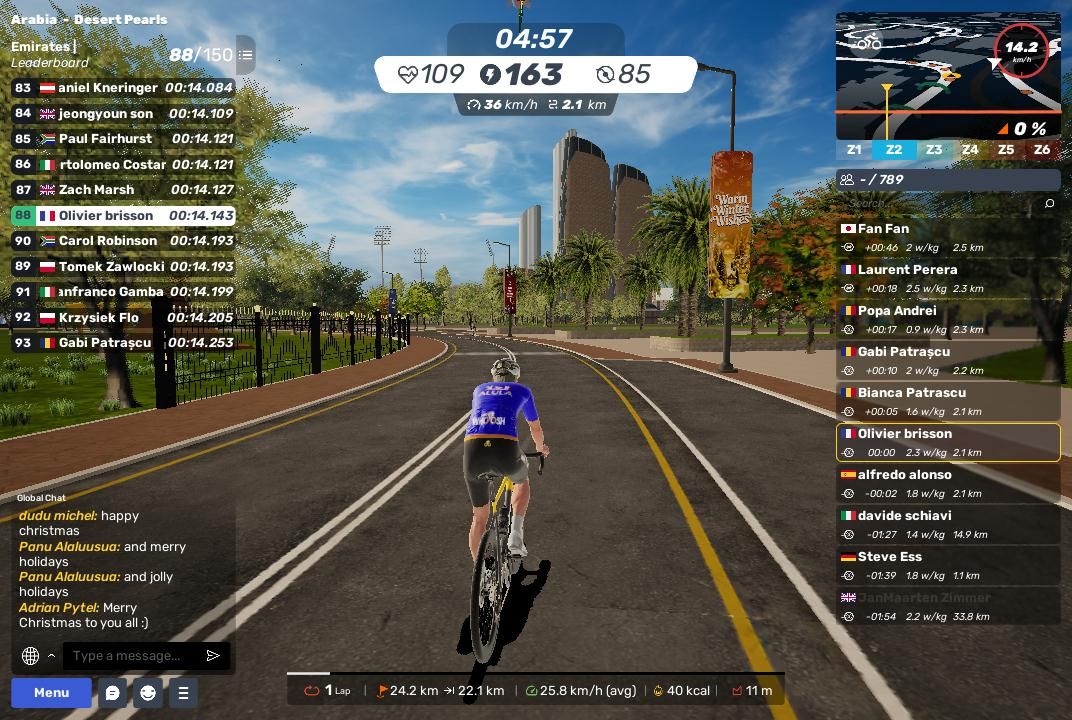Image resolution: width=1072 pixels, height=720 pixels.
Task: Expand chat channel options with the caret
Action: 51,656
